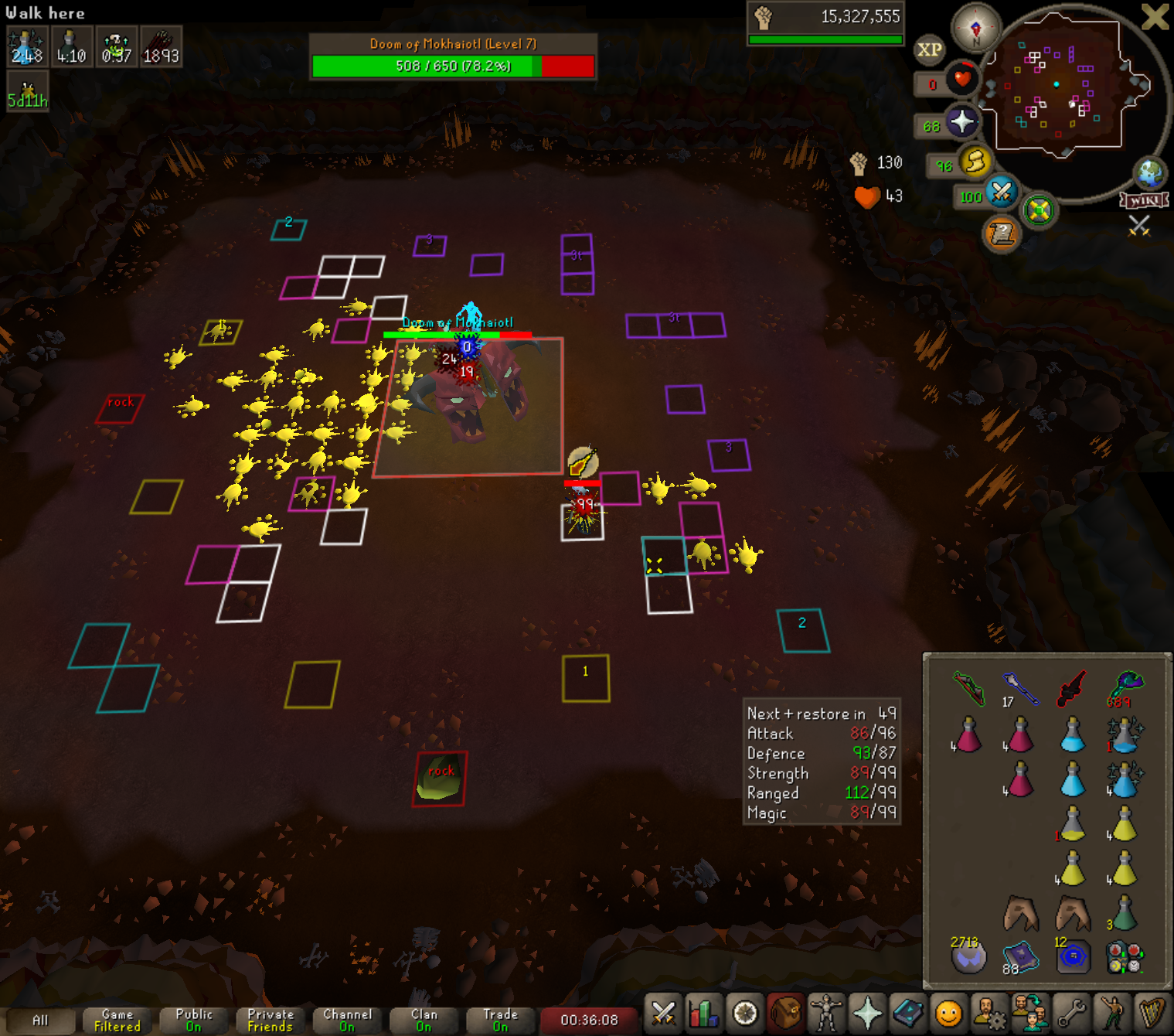
Task: Open the Music Player harp tab
Action: tap(1152, 1012)
